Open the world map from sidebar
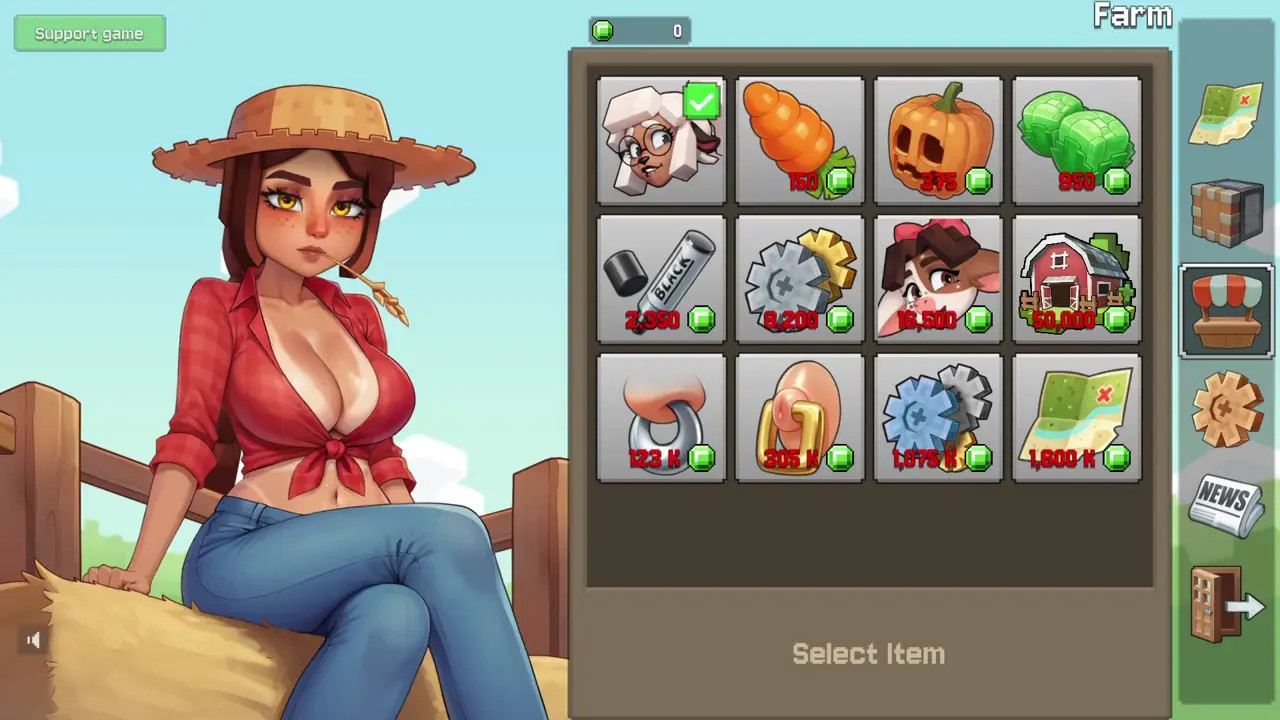 tap(1227, 115)
